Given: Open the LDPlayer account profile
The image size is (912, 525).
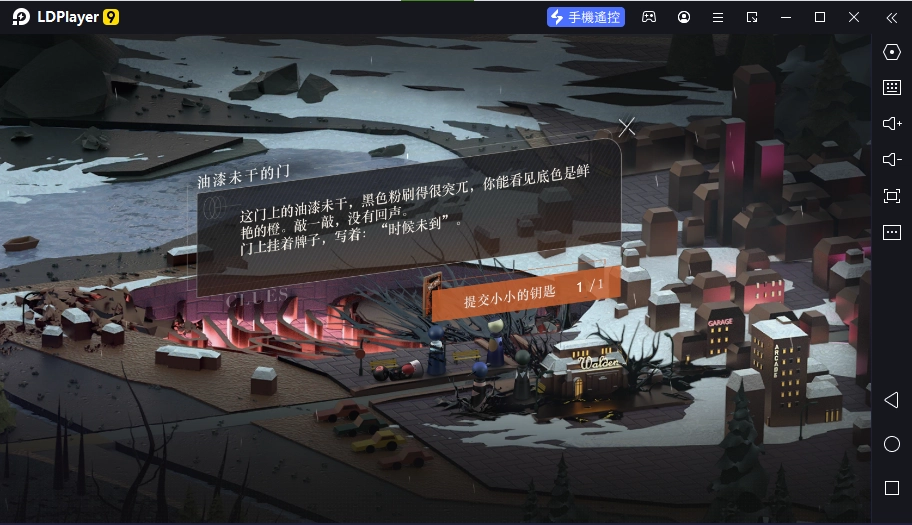Looking at the screenshot, I should click(684, 17).
